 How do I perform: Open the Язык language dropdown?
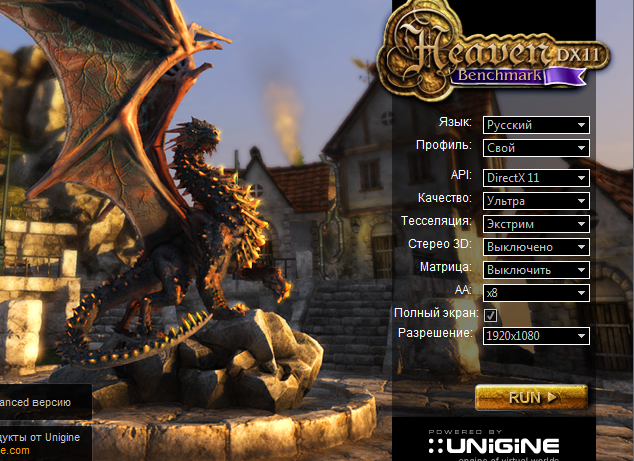[x=536, y=125]
